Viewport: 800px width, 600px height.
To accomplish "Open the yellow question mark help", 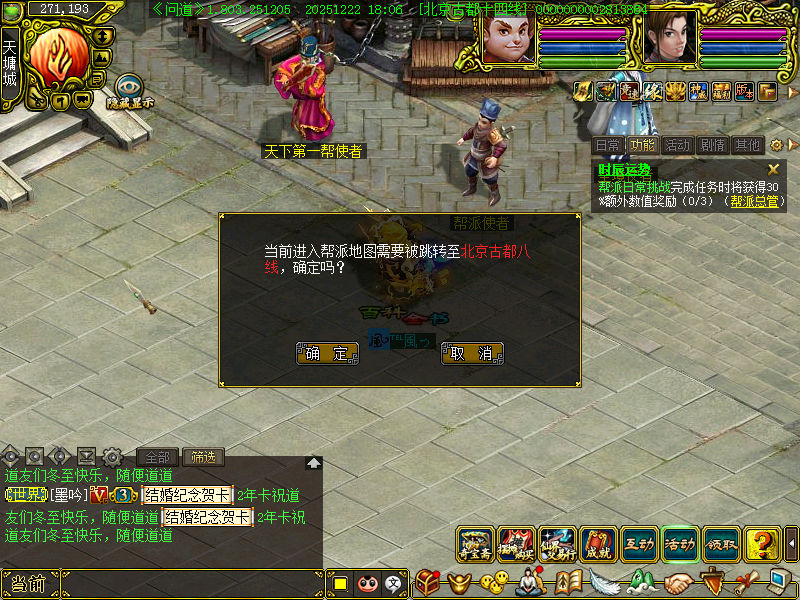I will pos(762,544).
